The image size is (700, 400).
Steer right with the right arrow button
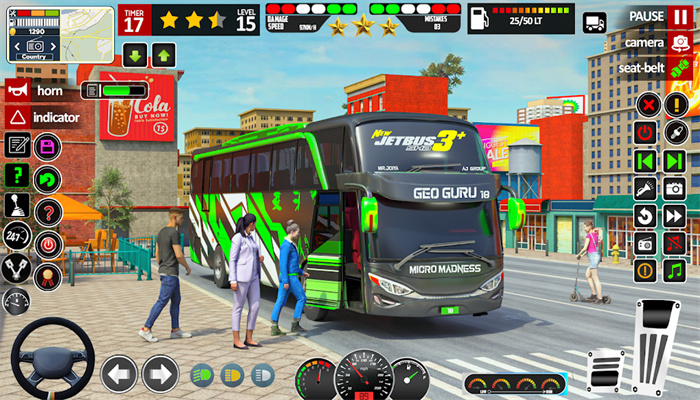pyautogui.click(x=160, y=374)
